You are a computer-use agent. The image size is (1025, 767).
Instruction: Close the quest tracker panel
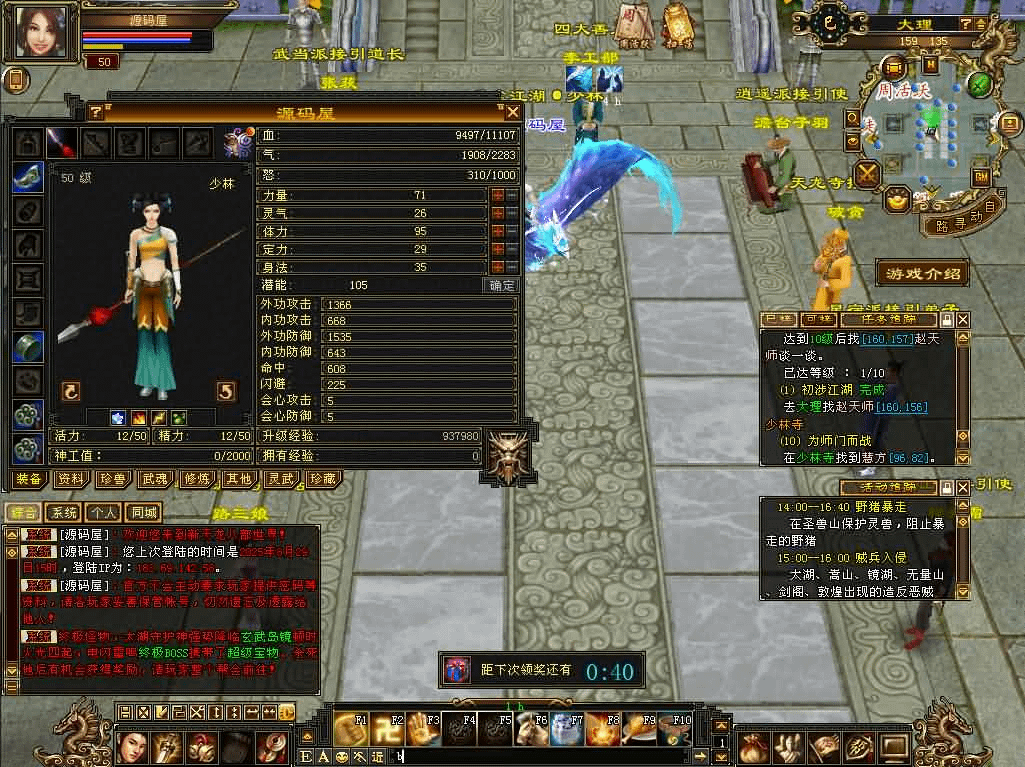963,320
